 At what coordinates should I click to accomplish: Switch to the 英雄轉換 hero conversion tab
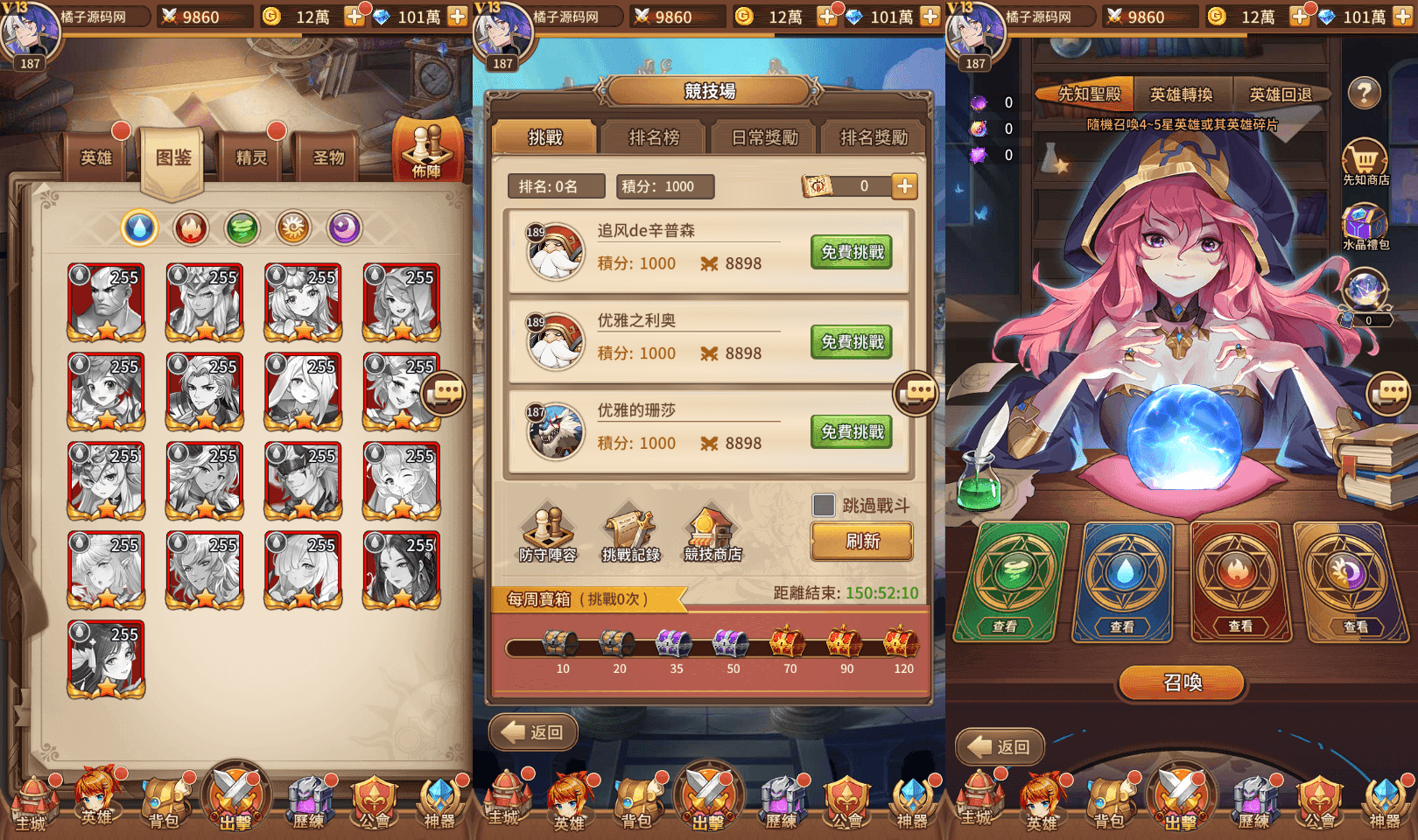(x=1181, y=94)
